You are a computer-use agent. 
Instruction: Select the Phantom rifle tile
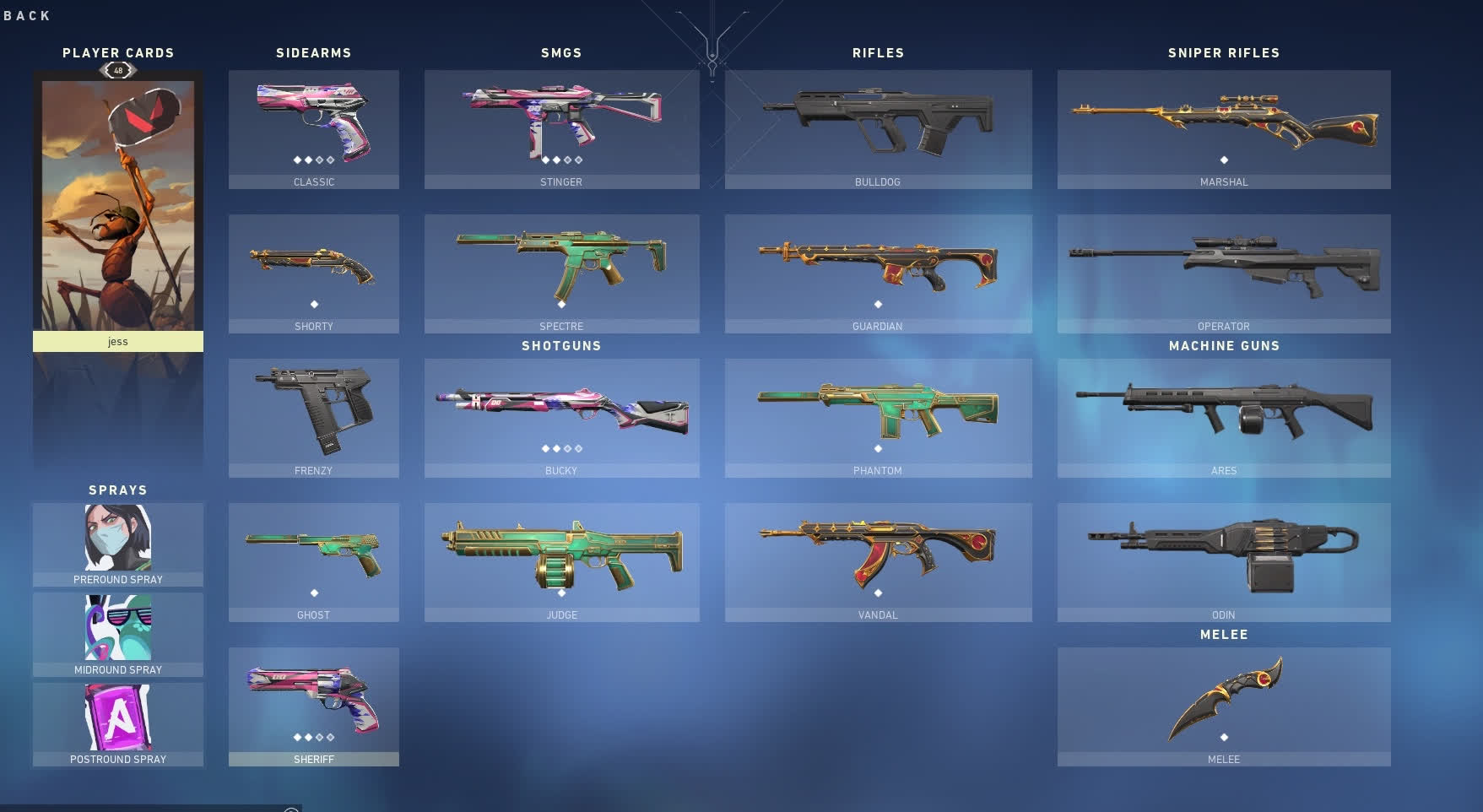(878, 417)
